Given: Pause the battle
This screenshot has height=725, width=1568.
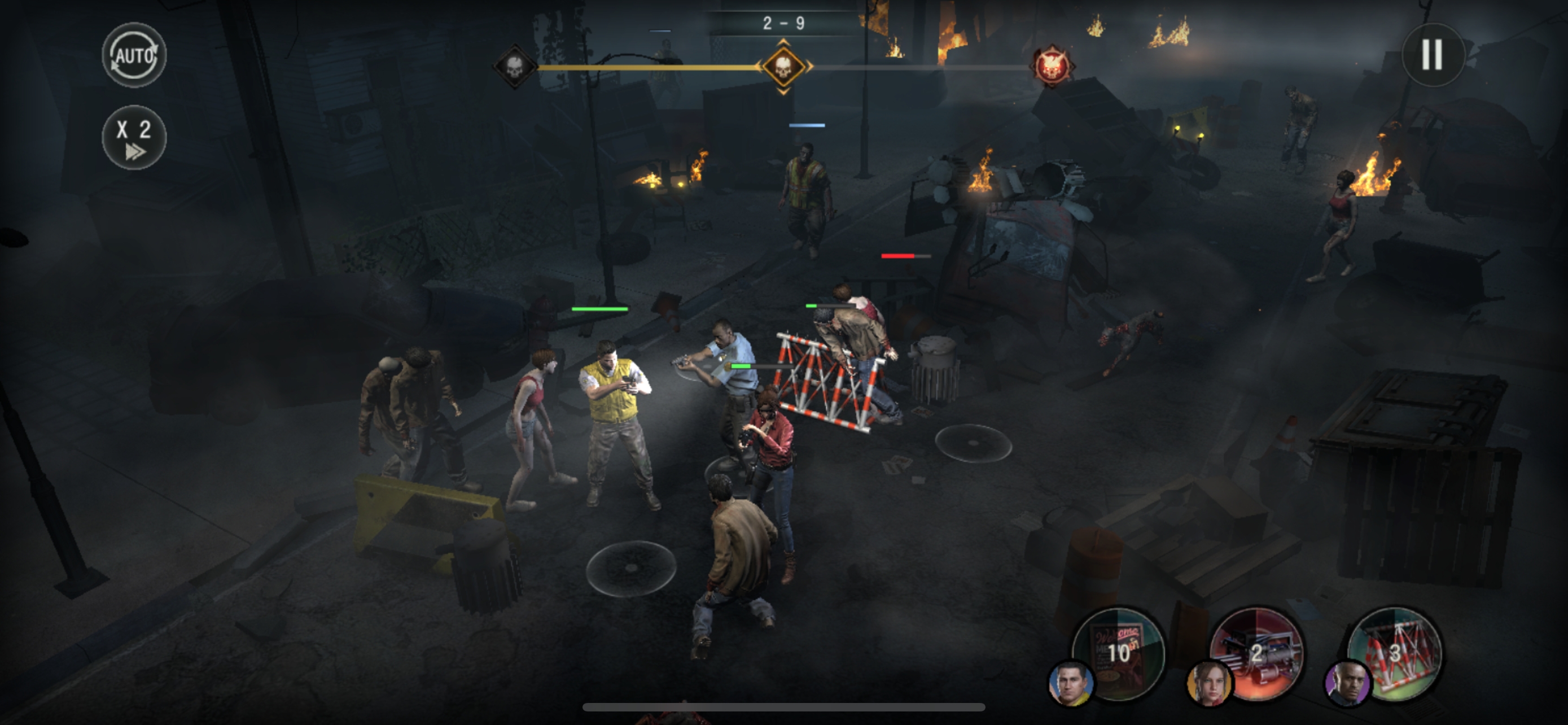Looking at the screenshot, I should click(1433, 55).
